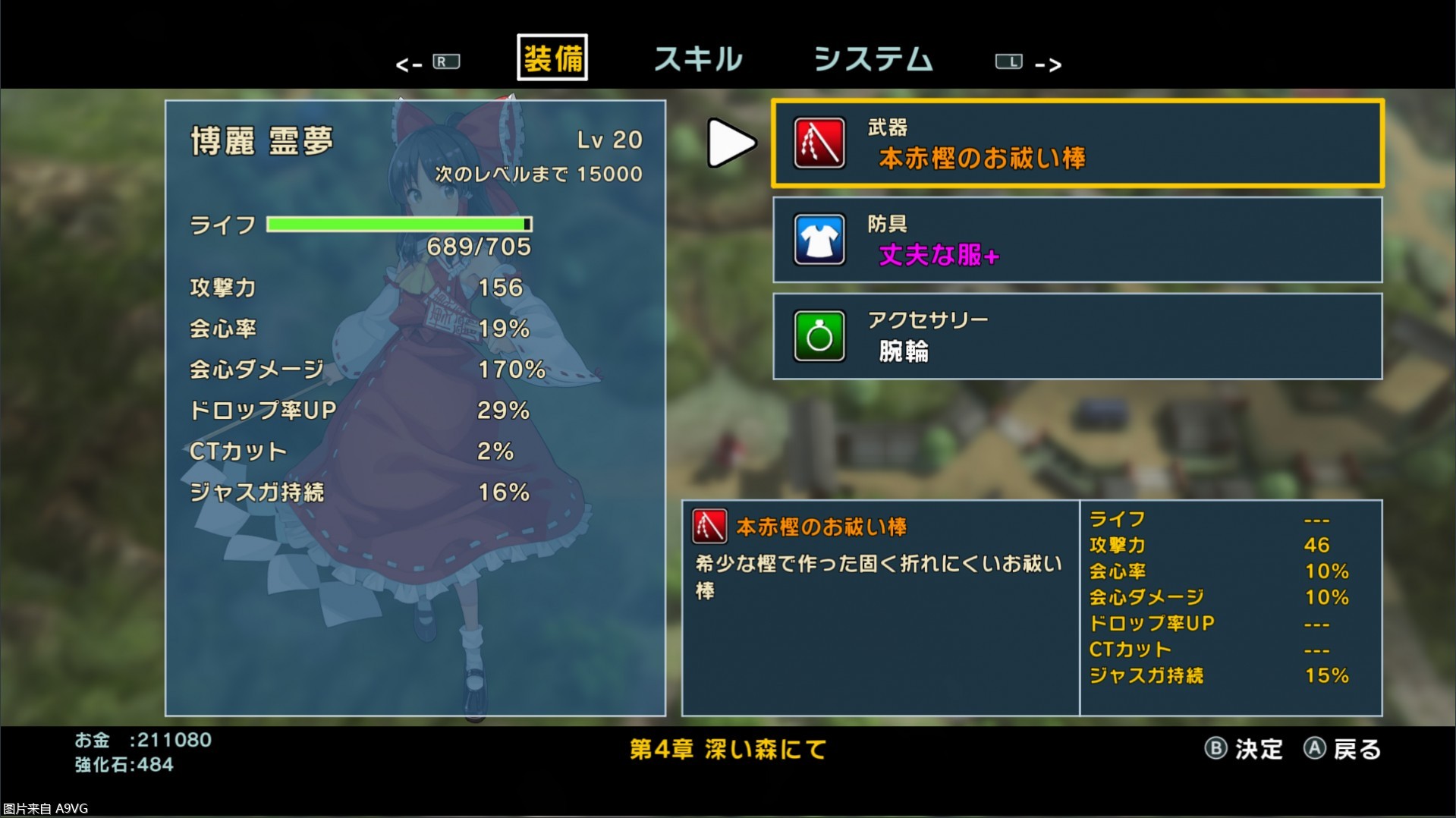Click the weapon icon in the detail panel
Screen dimensions: 1456x818
pyautogui.click(x=709, y=525)
